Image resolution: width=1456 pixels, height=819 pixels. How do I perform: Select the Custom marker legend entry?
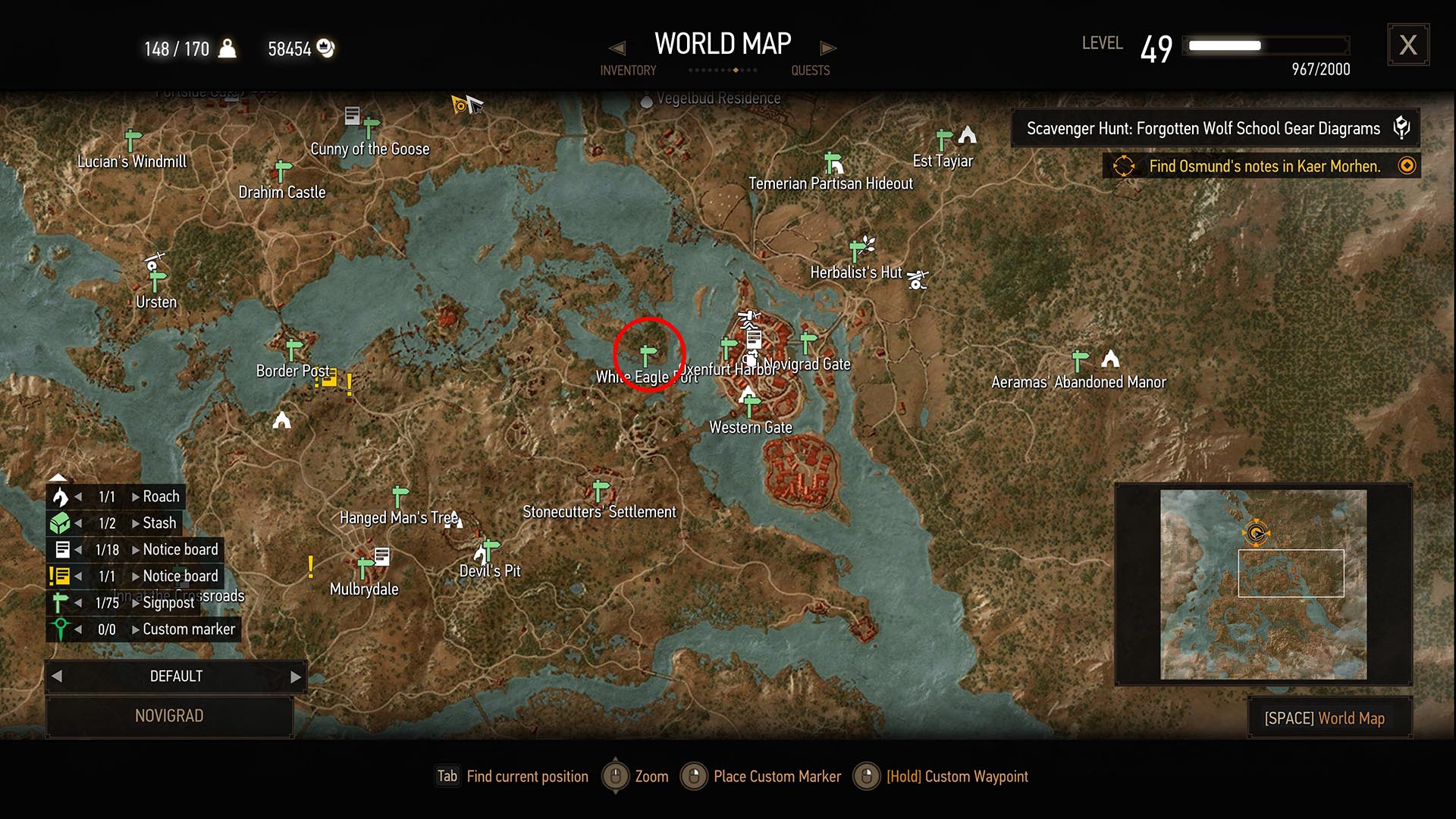tap(188, 629)
